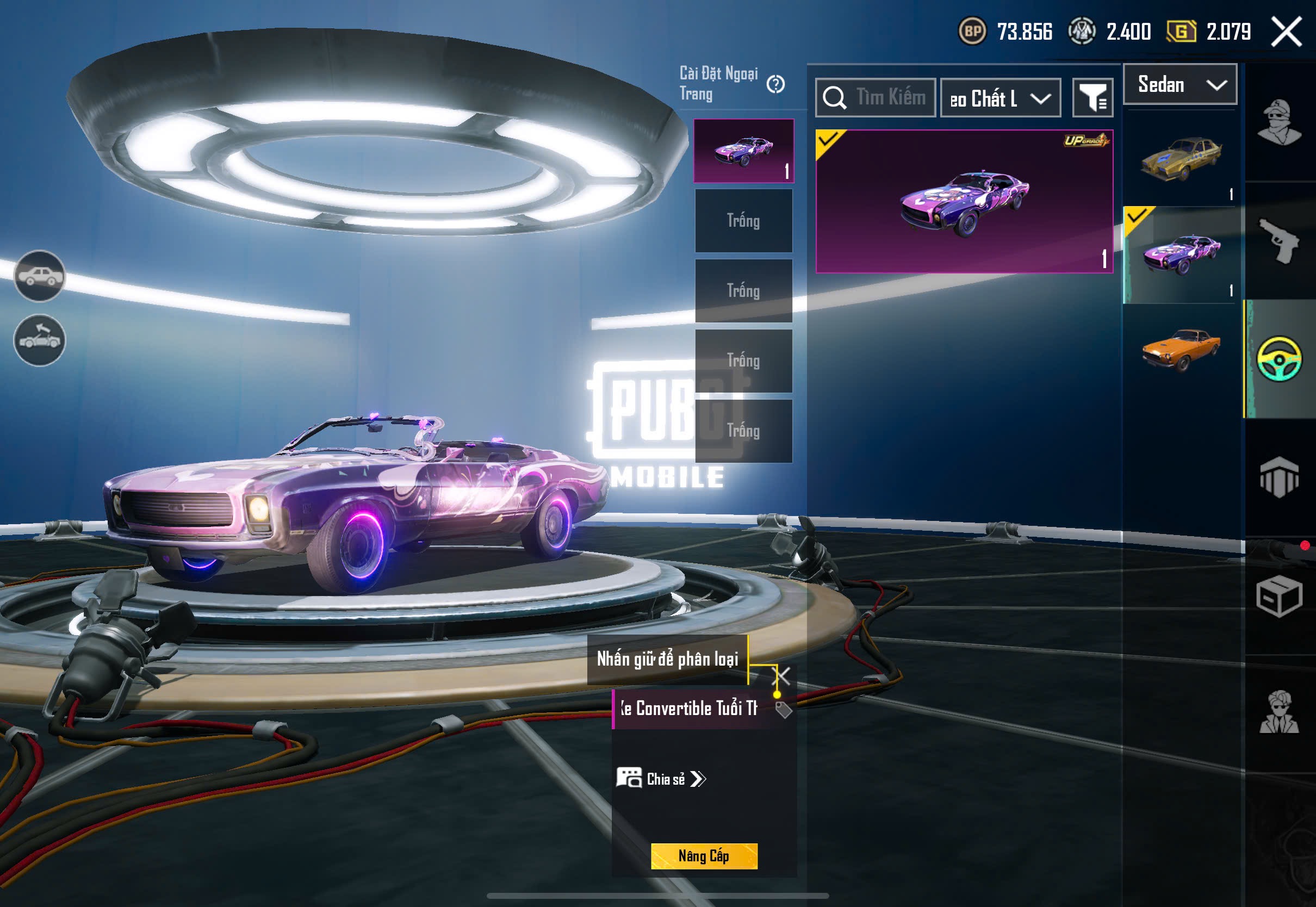The height and width of the screenshot is (907, 1316).
Task: Click the tag icon beside the Convertible name
Action: pos(784,710)
